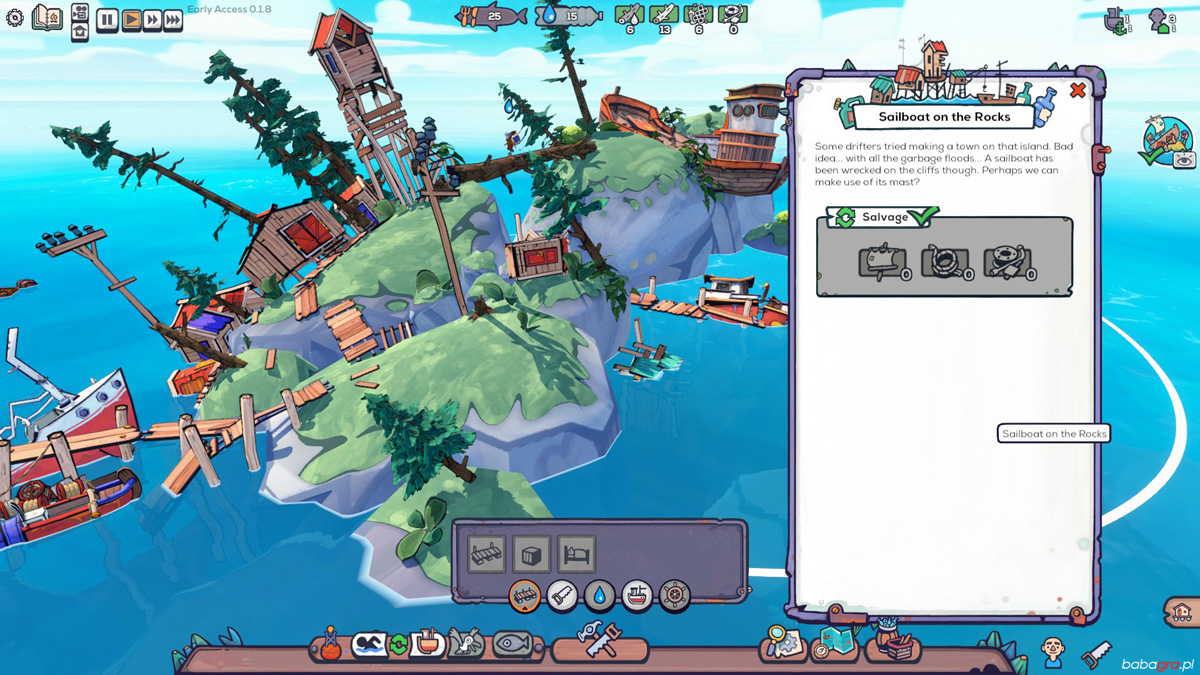Open the research magnifying glass menu

coord(781,643)
